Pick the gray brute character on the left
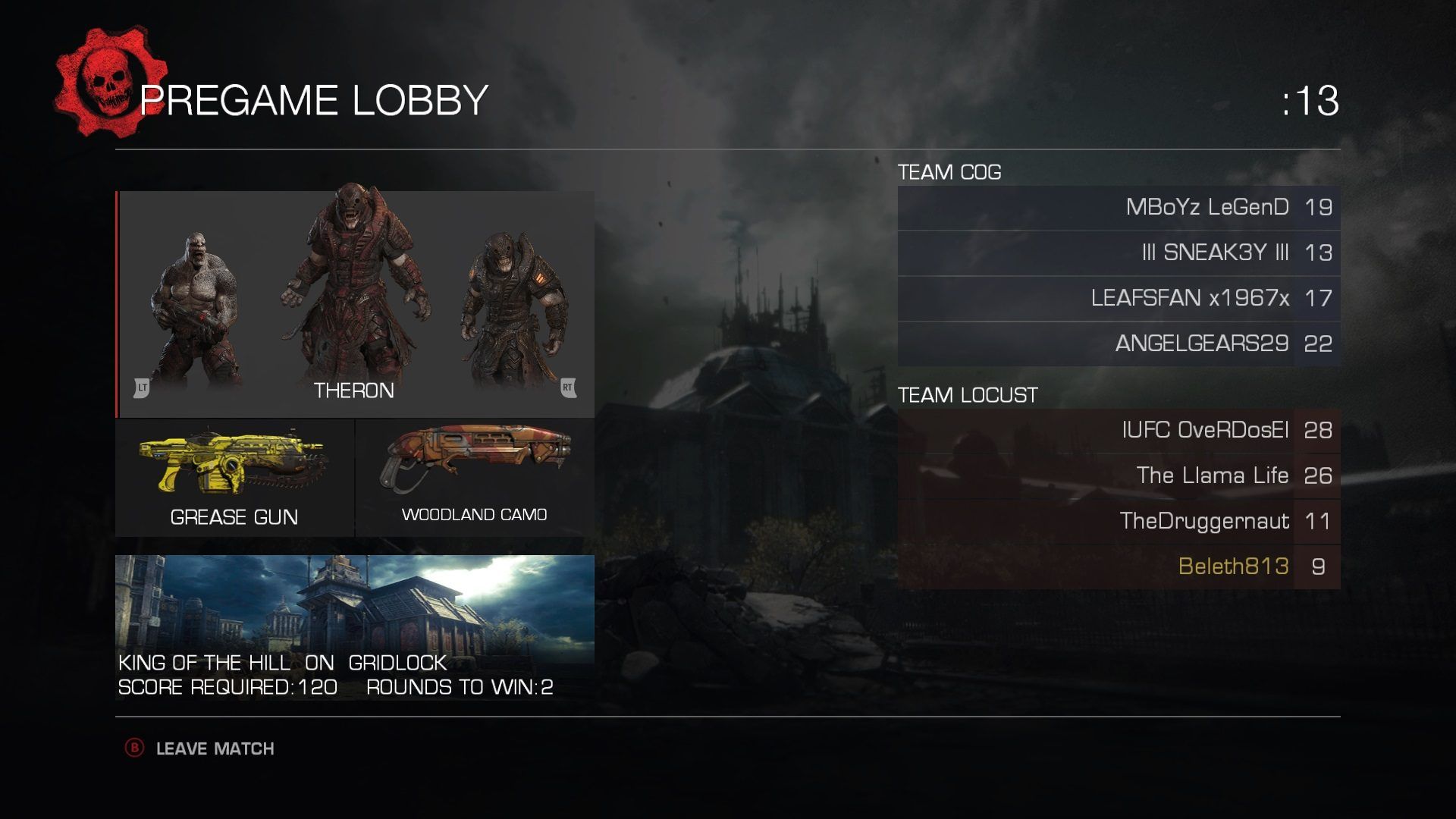 coord(196,311)
